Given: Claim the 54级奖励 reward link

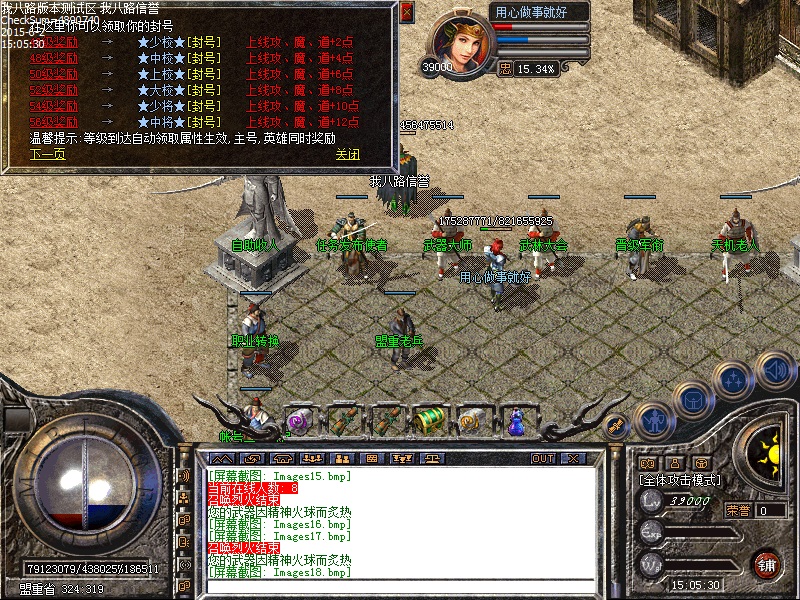Looking at the screenshot, I should pos(52,106).
